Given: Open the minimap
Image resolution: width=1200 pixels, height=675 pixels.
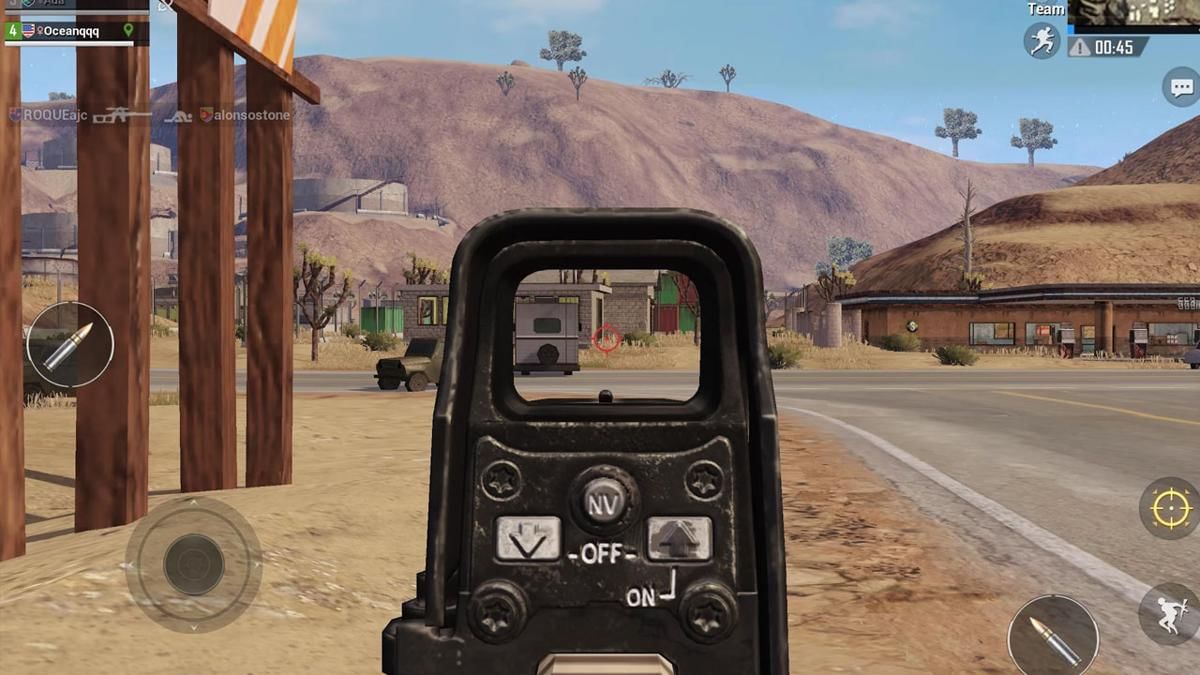Looking at the screenshot, I should coord(1134,12).
